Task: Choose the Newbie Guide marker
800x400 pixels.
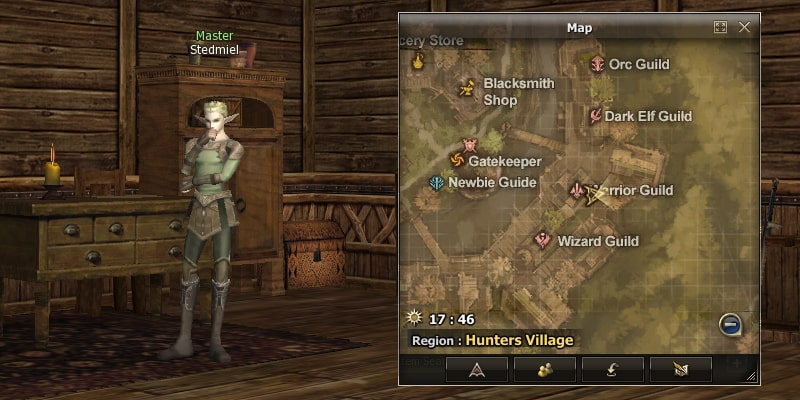Action: coord(437,183)
